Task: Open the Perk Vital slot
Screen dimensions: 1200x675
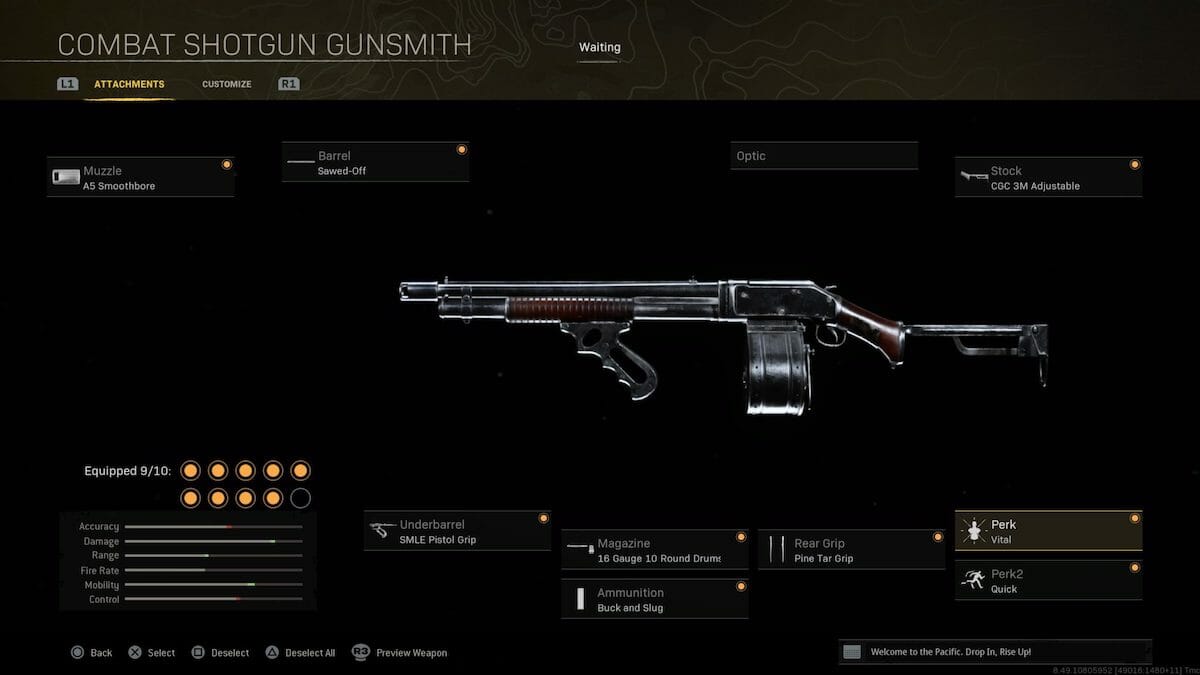Action: coord(1048,531)
